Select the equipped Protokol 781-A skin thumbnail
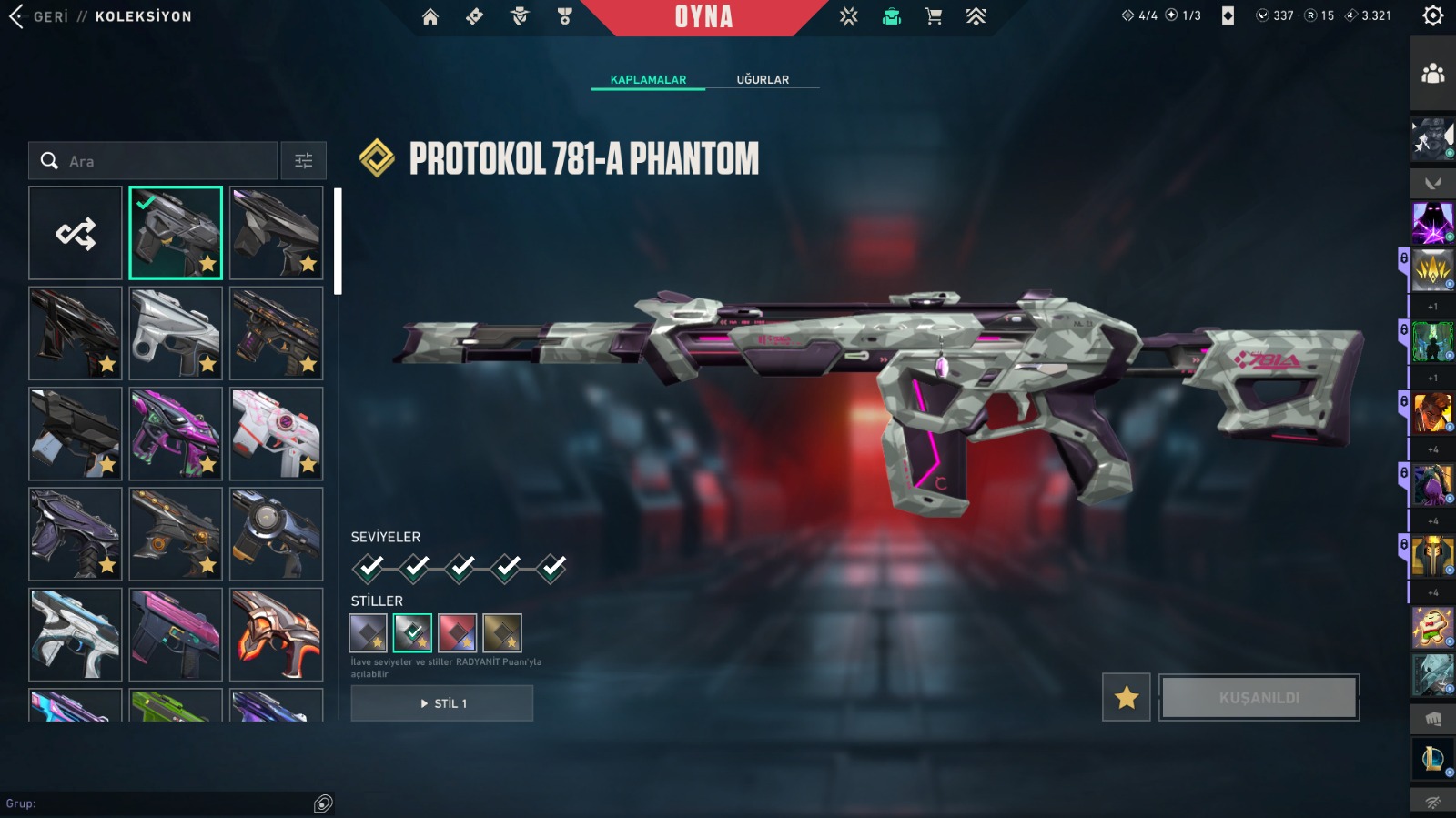Screen dimensions: 1456x818 pos(176,233)
